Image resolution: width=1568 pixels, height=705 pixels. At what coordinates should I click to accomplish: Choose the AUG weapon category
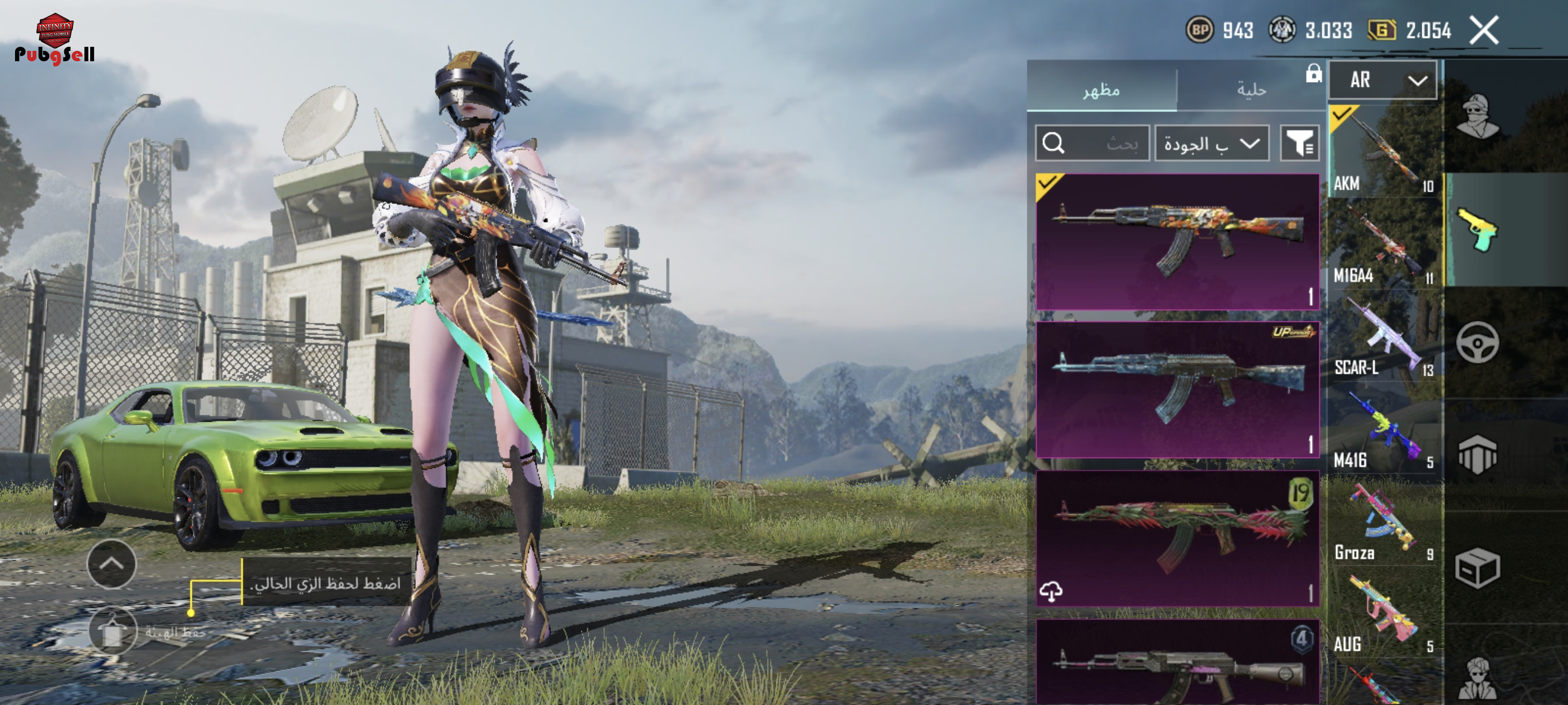pyautogui.click(x=1383, y=614)
